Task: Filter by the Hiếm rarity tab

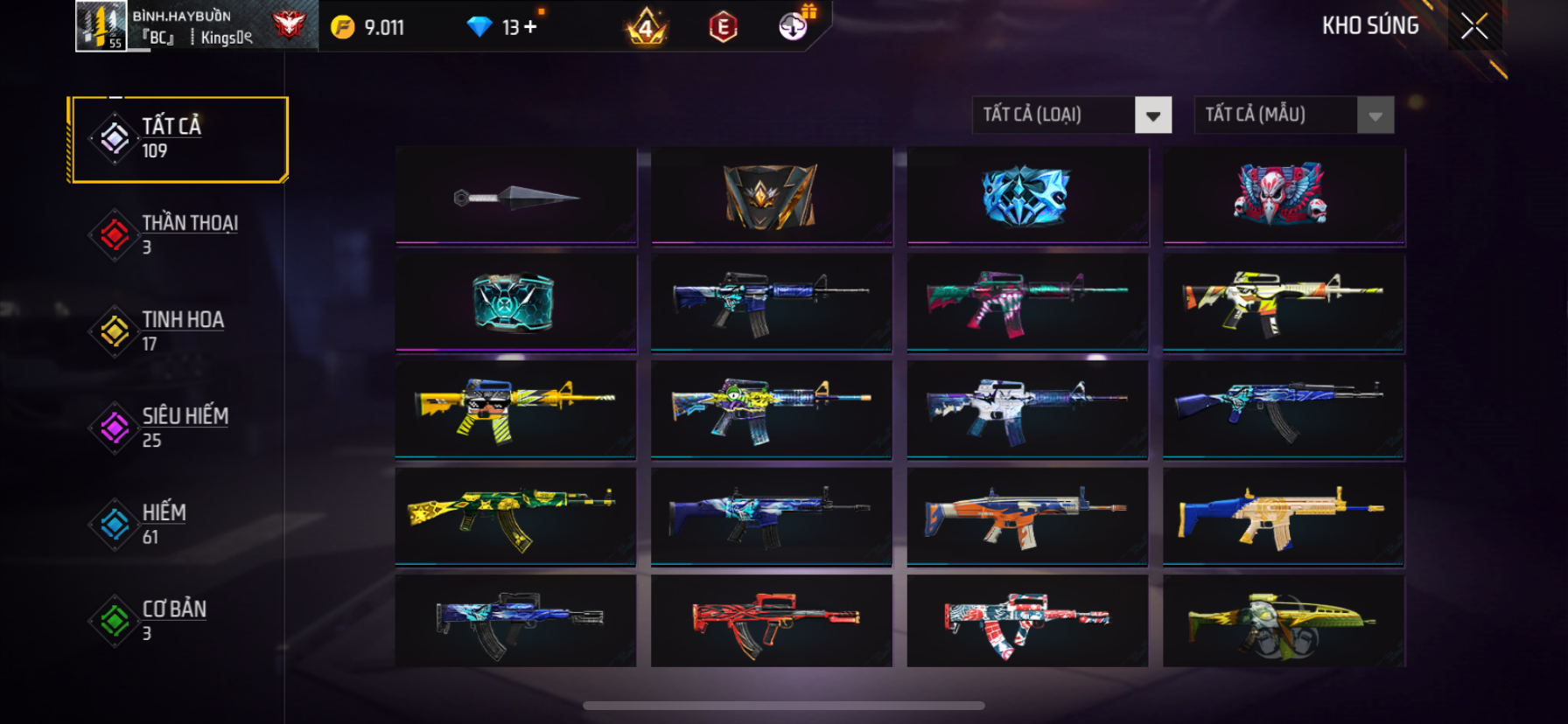Action: click(x=179, y=524)
